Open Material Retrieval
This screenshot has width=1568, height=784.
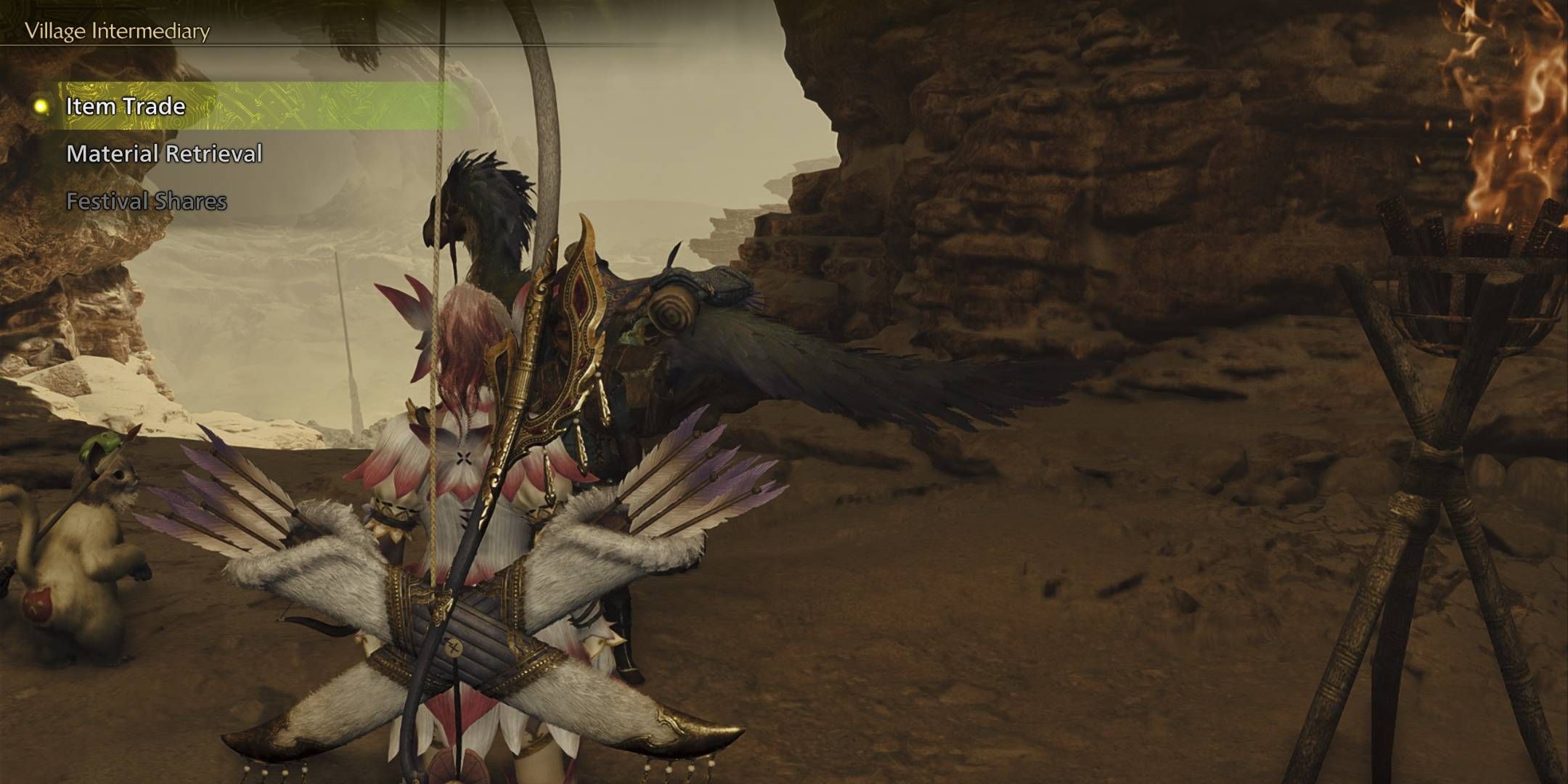tap(164, 154)
